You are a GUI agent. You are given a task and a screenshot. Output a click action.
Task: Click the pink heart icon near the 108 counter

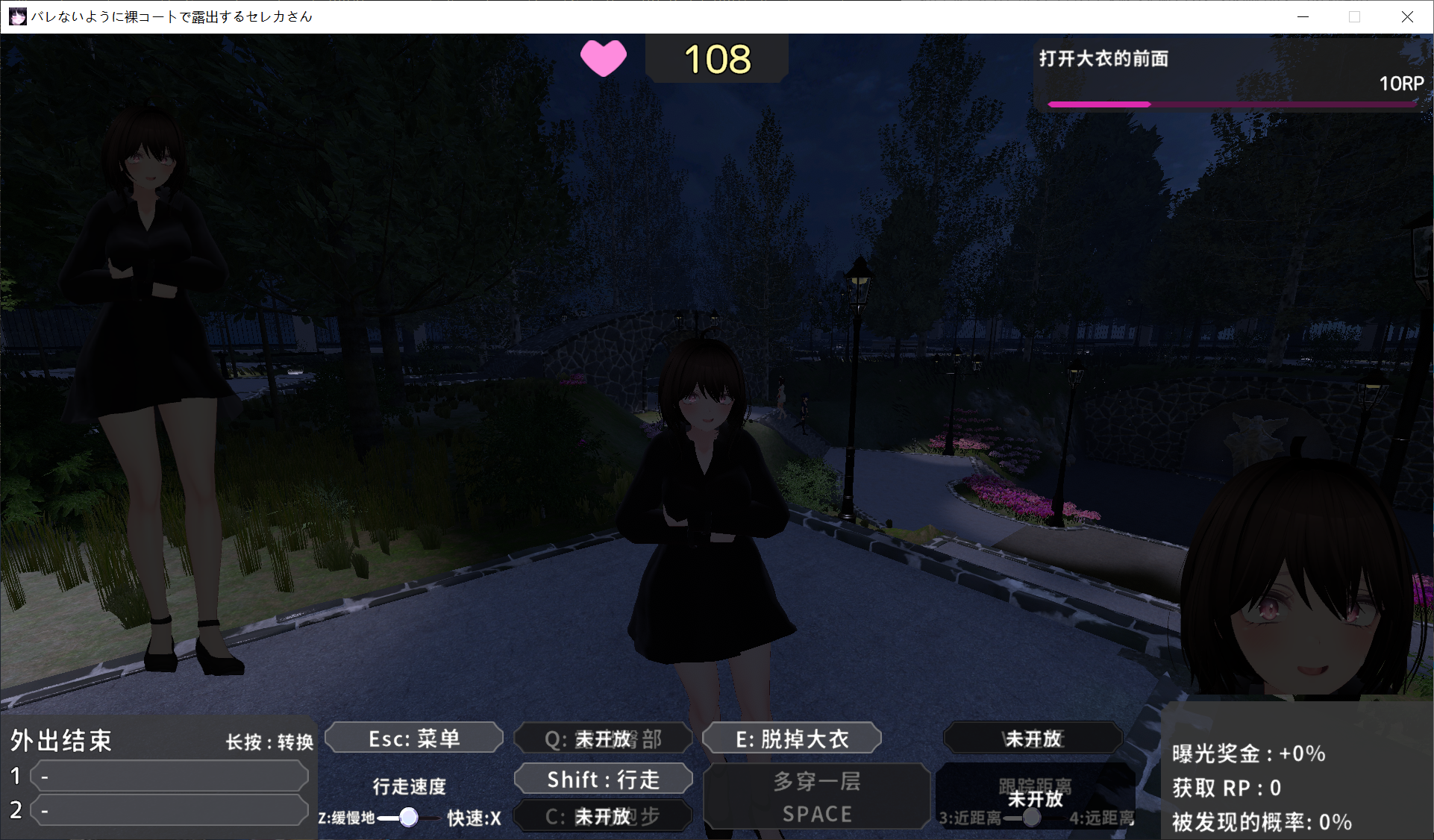[x=603, y=58]
